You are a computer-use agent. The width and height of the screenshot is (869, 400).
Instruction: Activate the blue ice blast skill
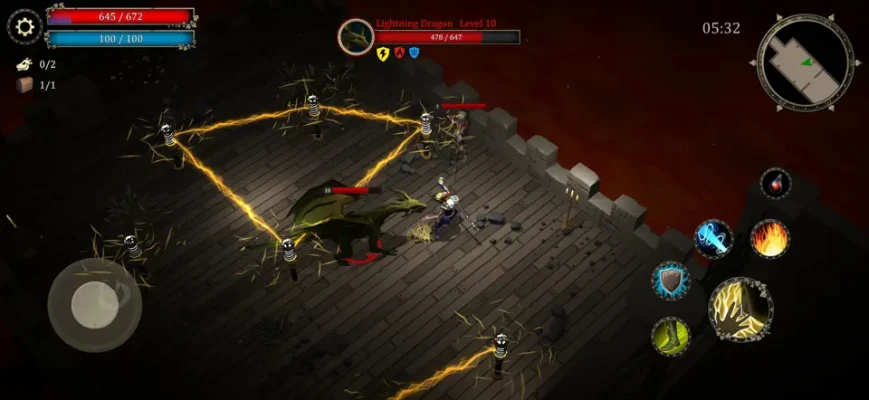(714, 239)
